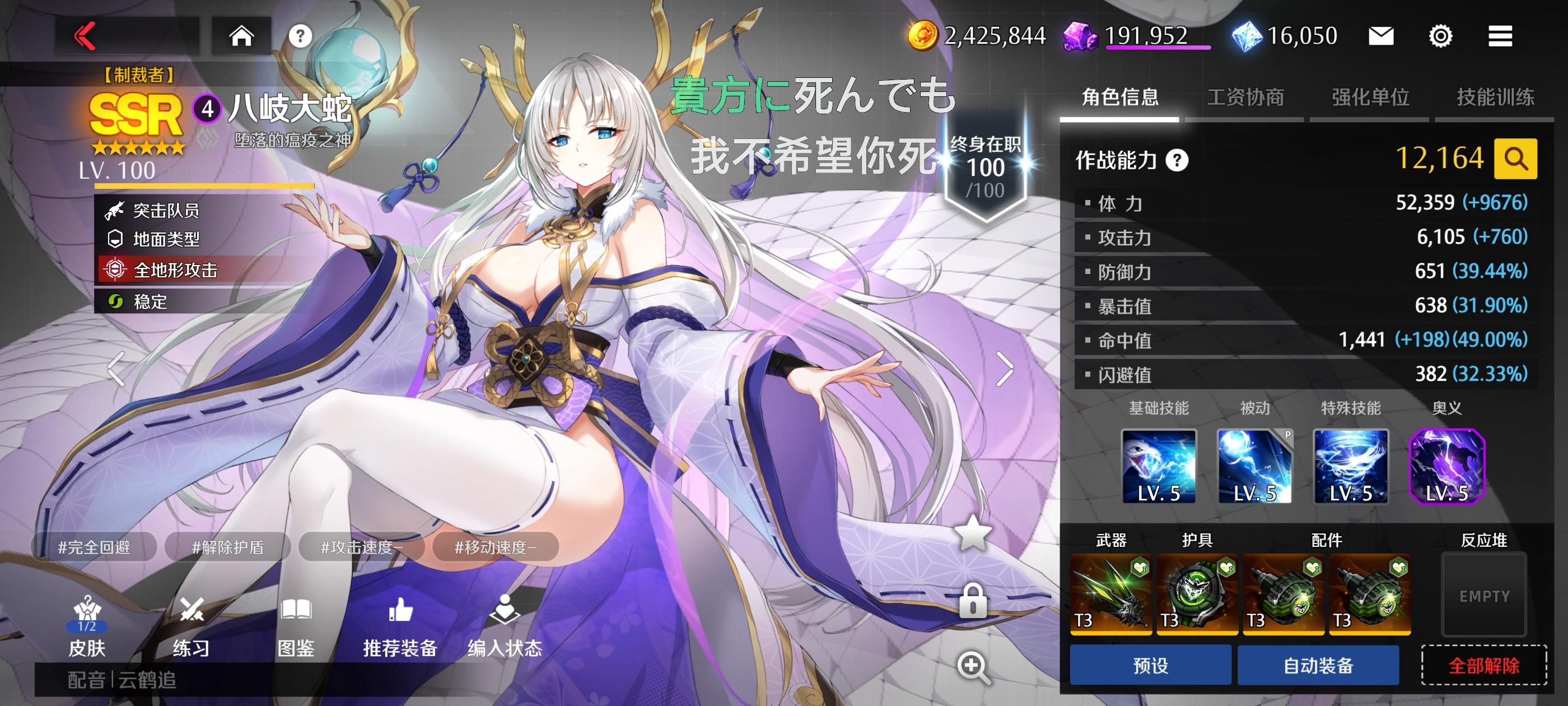Switch to the 工资协商 tab
1568x706 pixels.
coord(1245,97)
